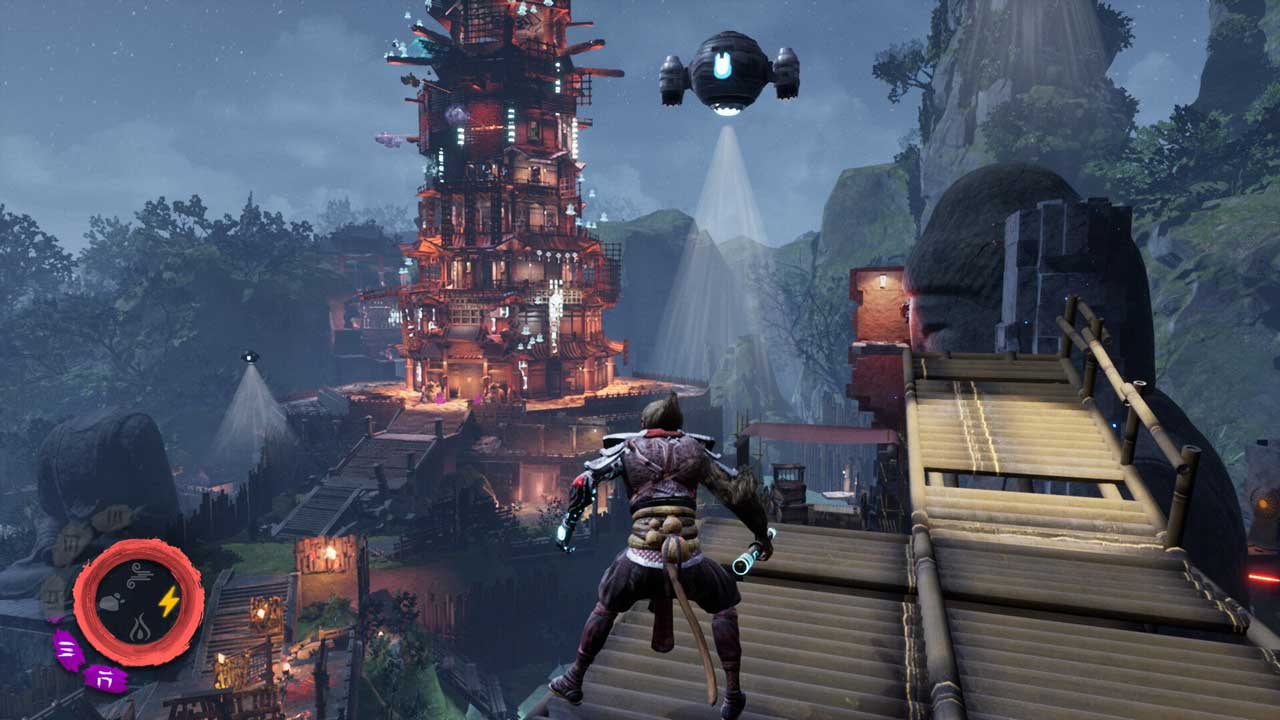Click the lower purple brushstroke glyph

point(104,678)
